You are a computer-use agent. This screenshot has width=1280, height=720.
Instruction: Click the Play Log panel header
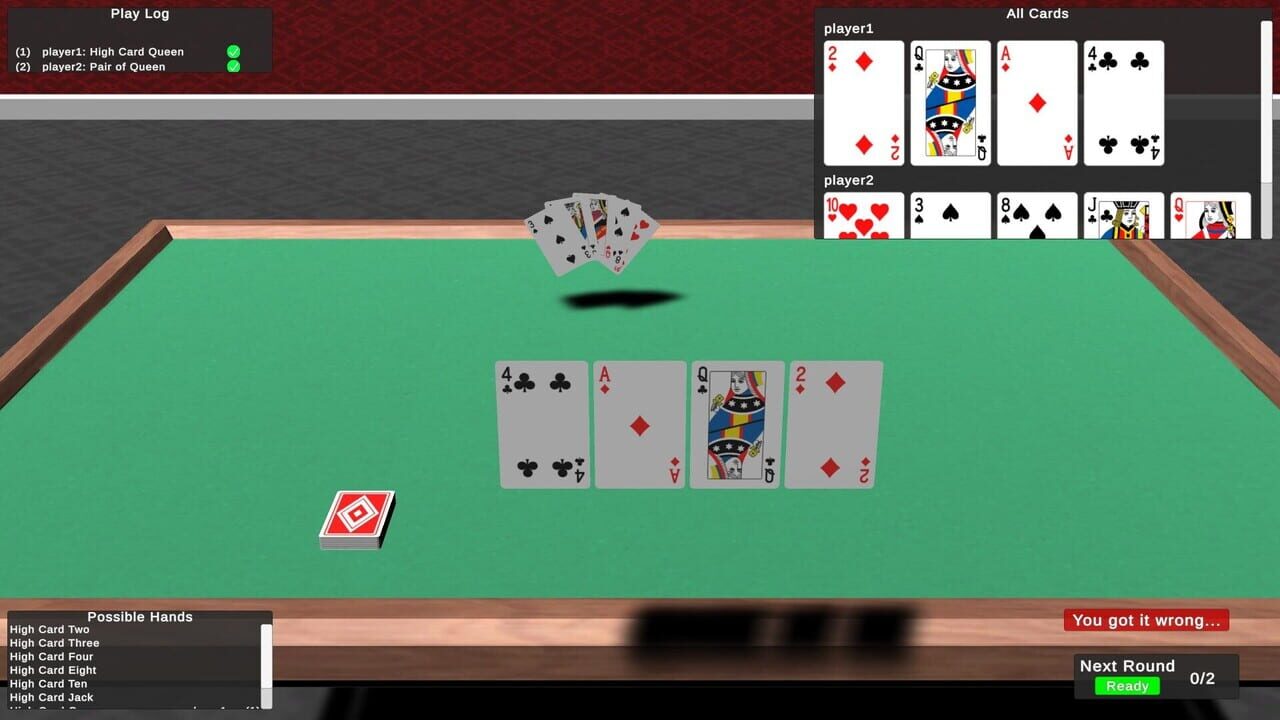point(139,13)
